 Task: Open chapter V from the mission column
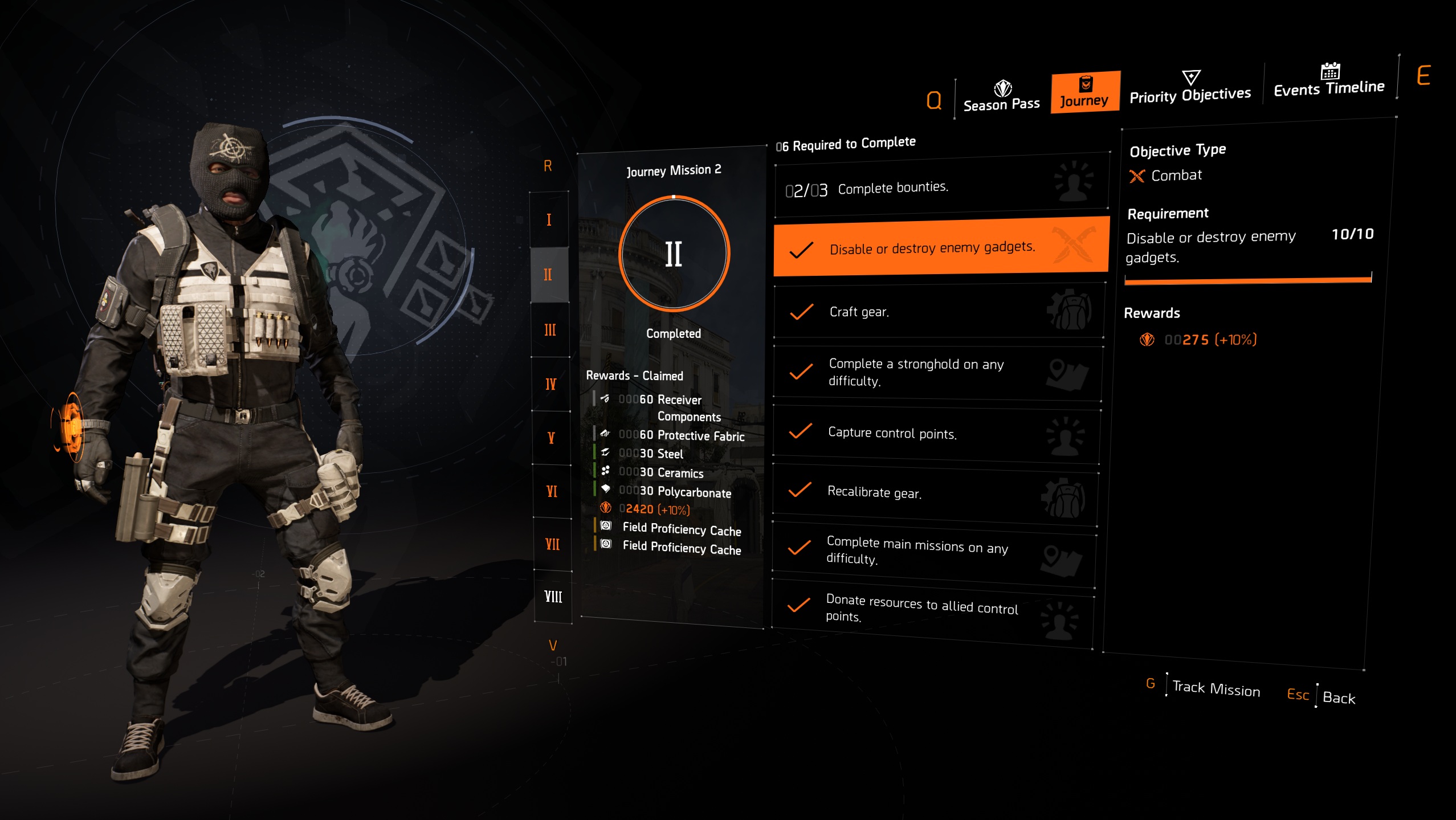pos(550,438)
